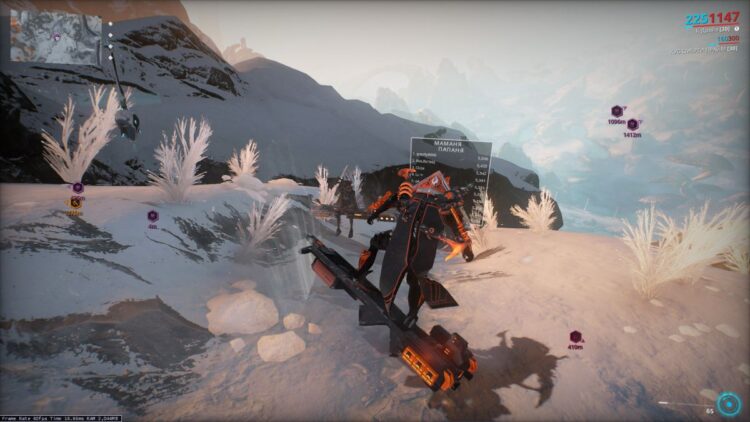
Task: Click the glowing blue circular ability icon
Action: 728,403
